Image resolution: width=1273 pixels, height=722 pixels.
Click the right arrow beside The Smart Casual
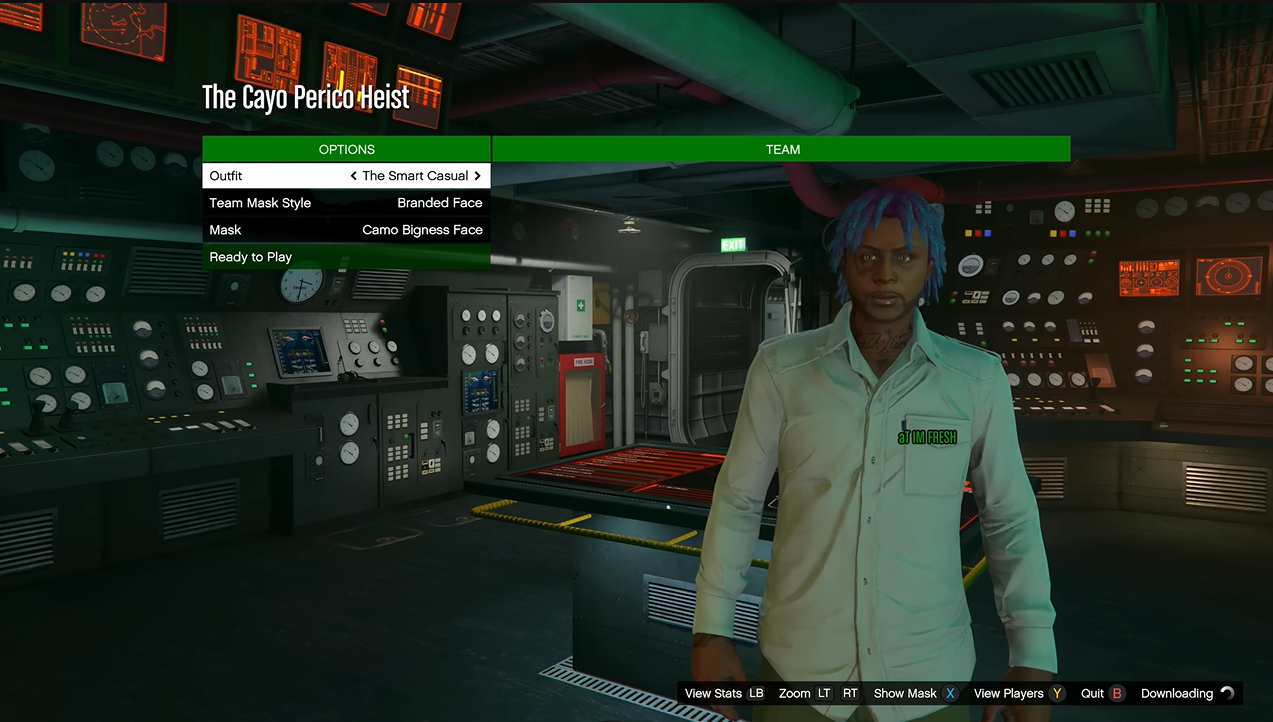(478, 176)
